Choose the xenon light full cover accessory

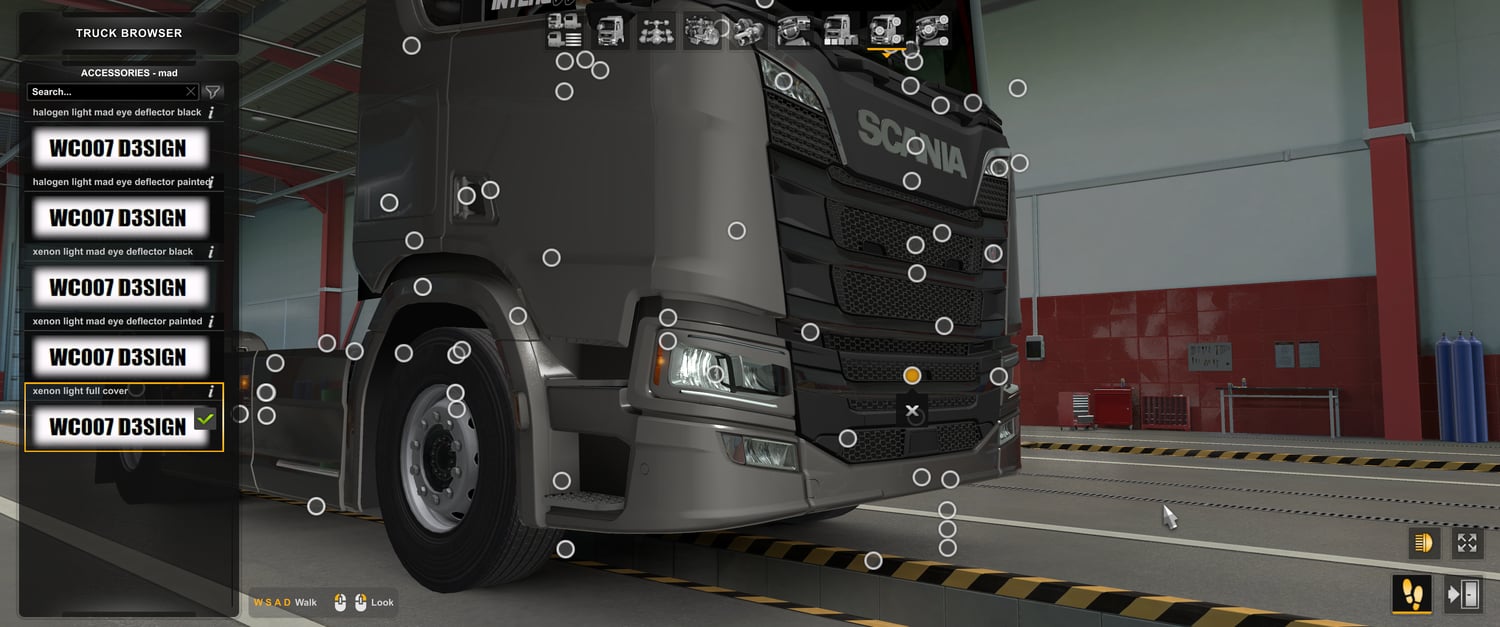click(x=118, y=426)
